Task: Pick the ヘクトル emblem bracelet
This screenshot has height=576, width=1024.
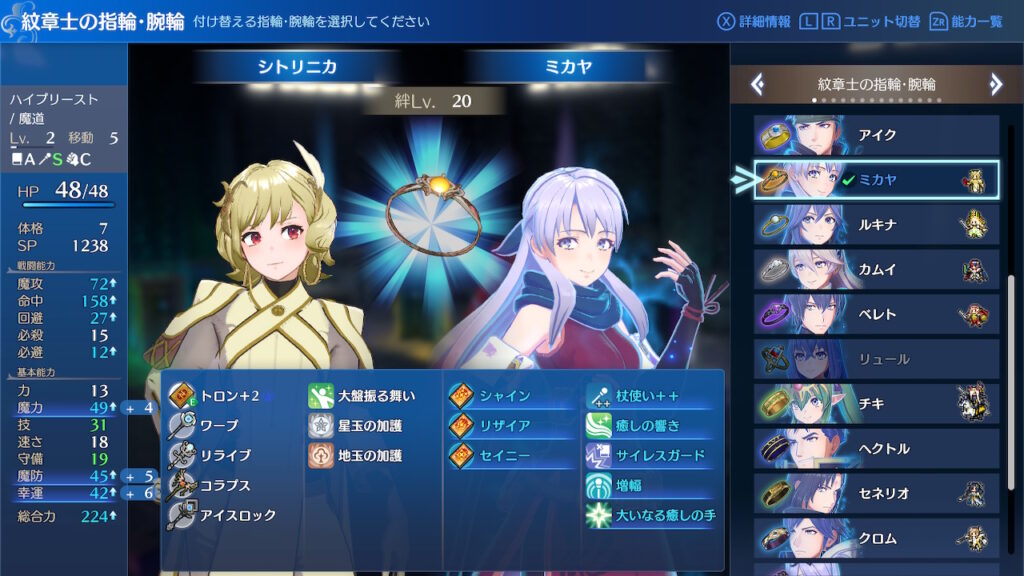Action: click(876, 449)
